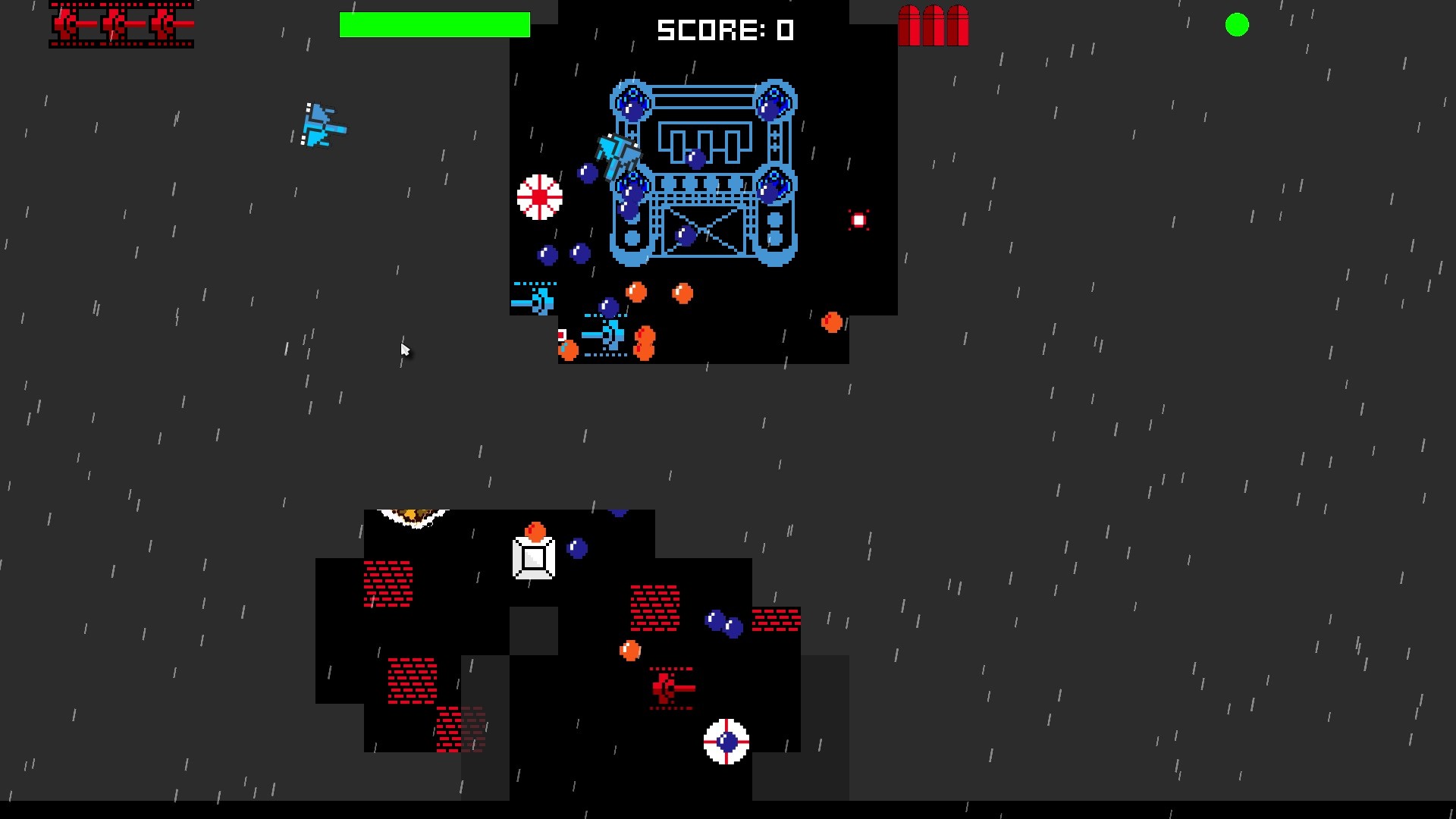Click the pair of blue orbs in the lower arena

[721, 623]
